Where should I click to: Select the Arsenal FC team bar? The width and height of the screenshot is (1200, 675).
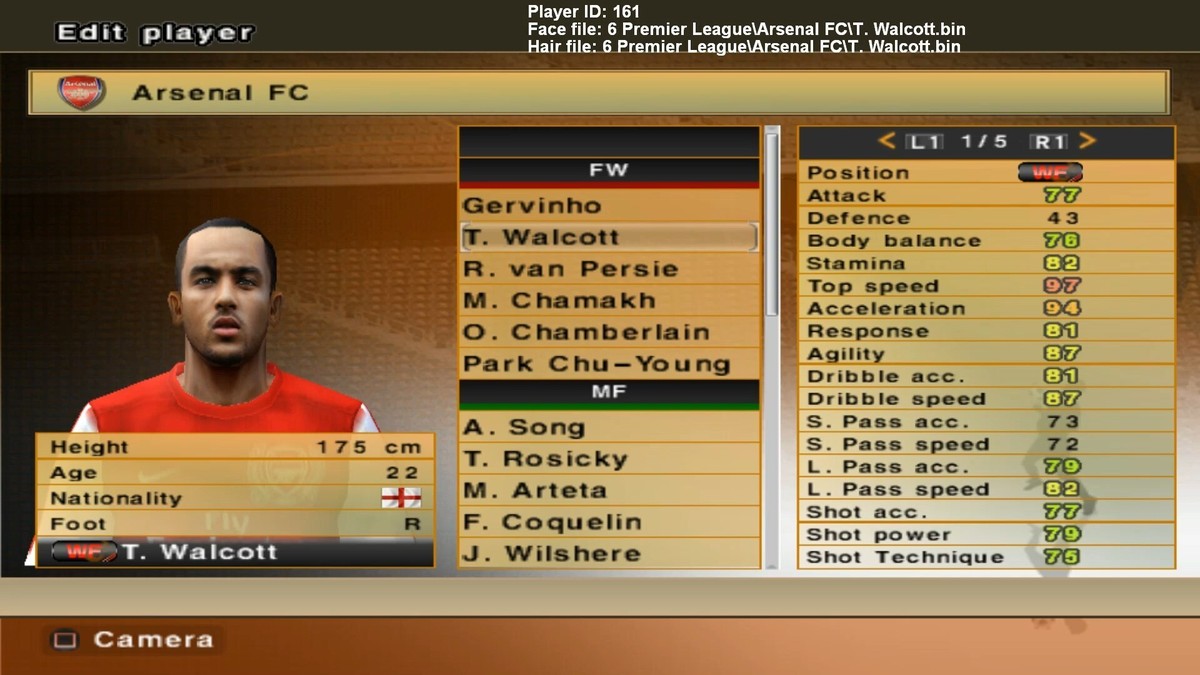(598, 93)
